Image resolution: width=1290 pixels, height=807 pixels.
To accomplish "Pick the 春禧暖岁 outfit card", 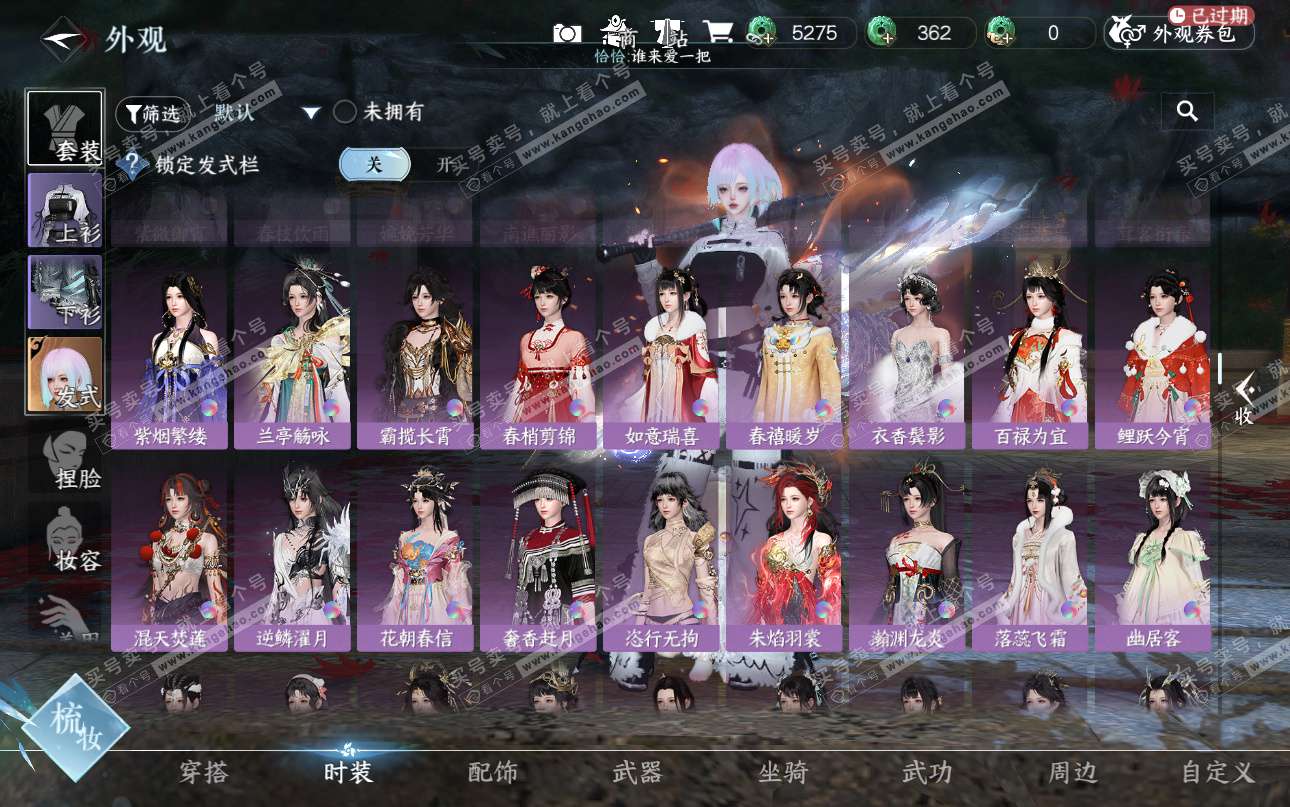I will click(x=784, y=358).
